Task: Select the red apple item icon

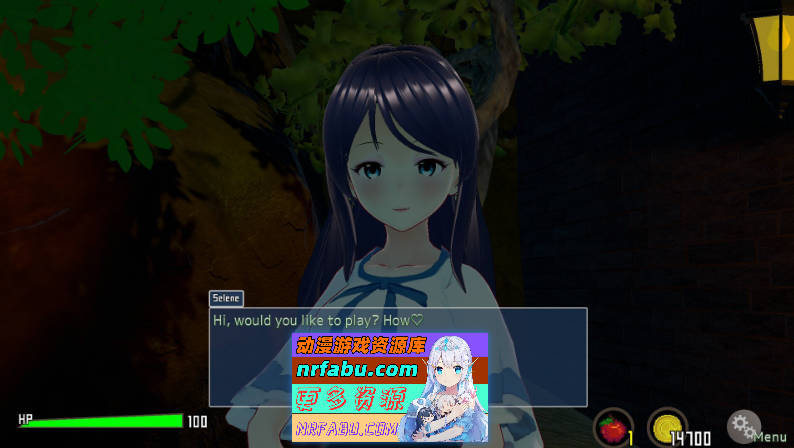Action: [x=611, y=428]
